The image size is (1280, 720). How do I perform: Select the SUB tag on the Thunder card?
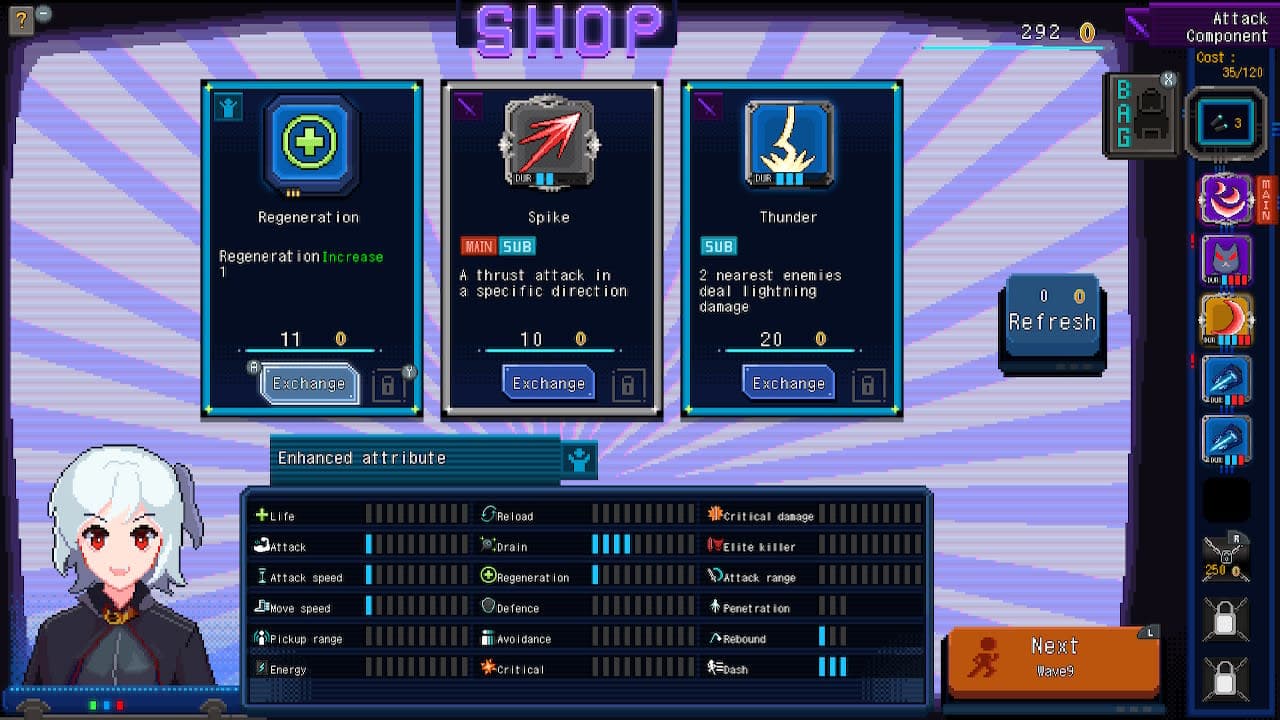[x=717, y=246]
